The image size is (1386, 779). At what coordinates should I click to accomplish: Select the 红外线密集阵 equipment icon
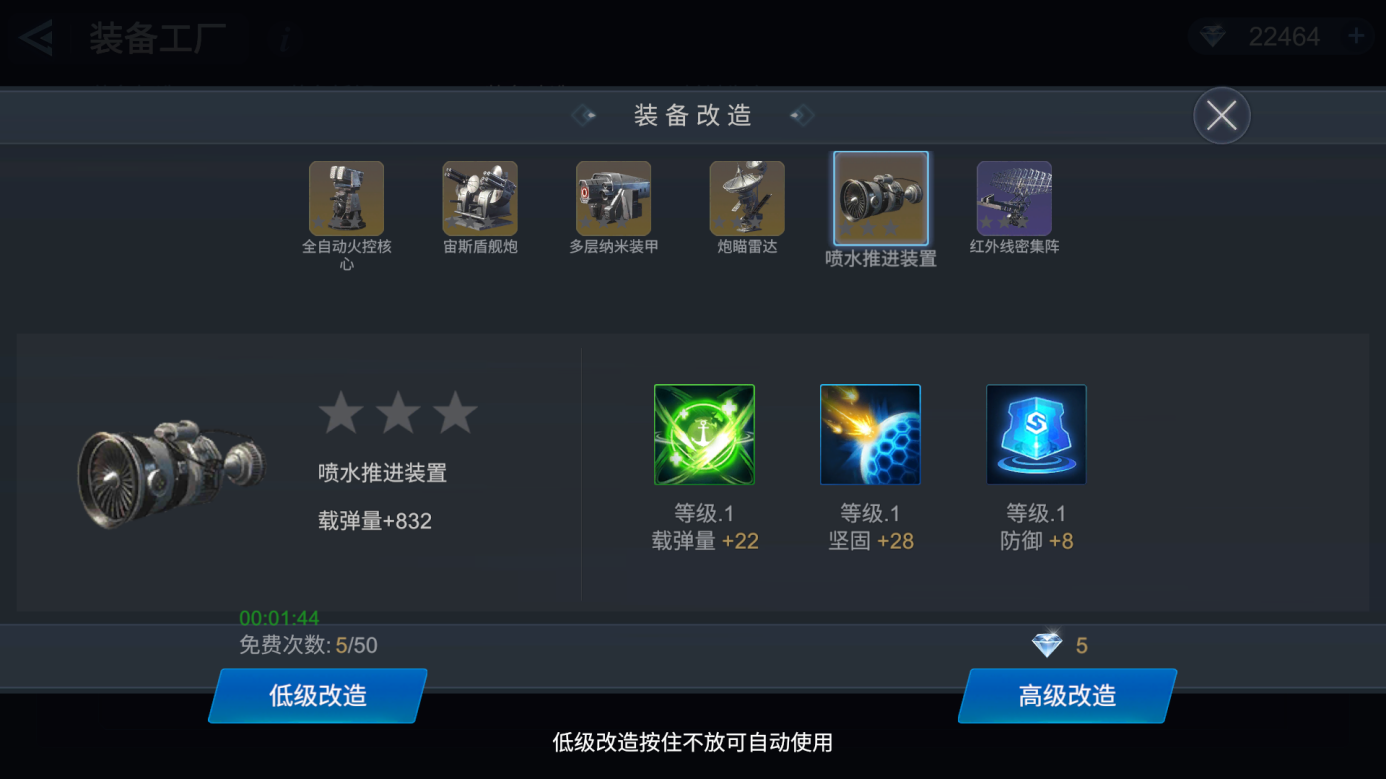point(1014,197)
